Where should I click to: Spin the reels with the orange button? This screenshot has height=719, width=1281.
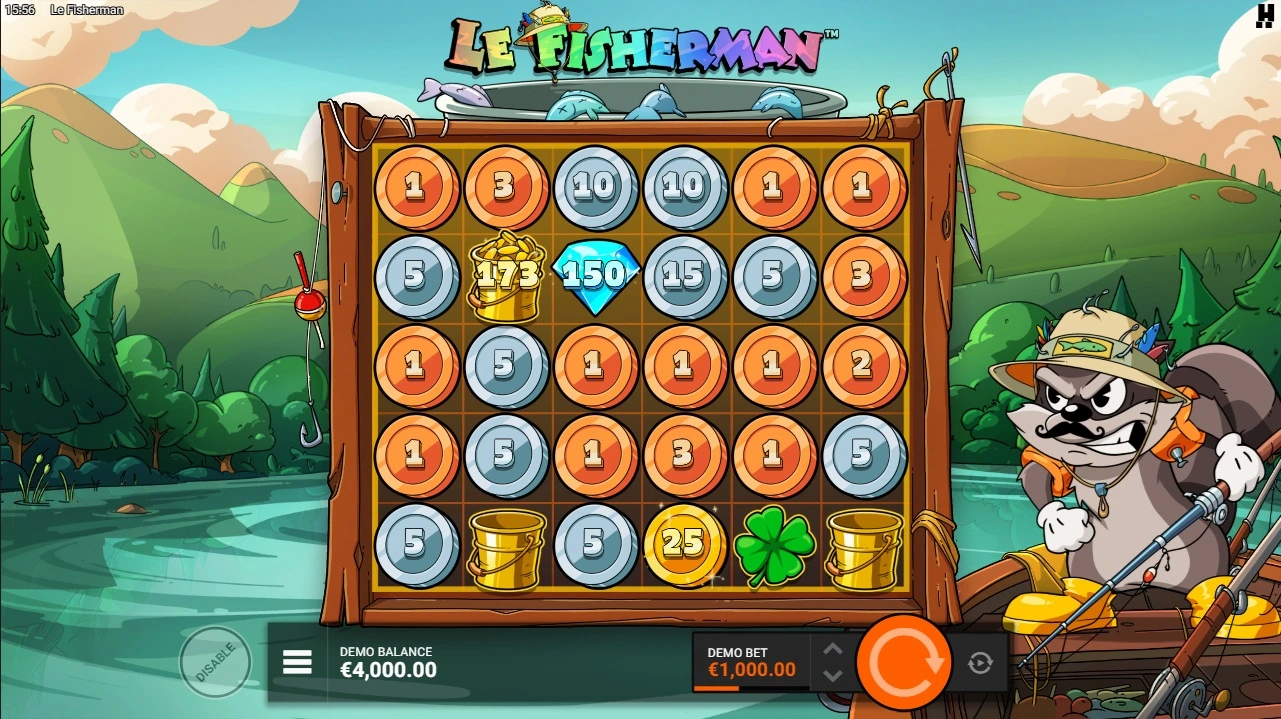(905, 662)
